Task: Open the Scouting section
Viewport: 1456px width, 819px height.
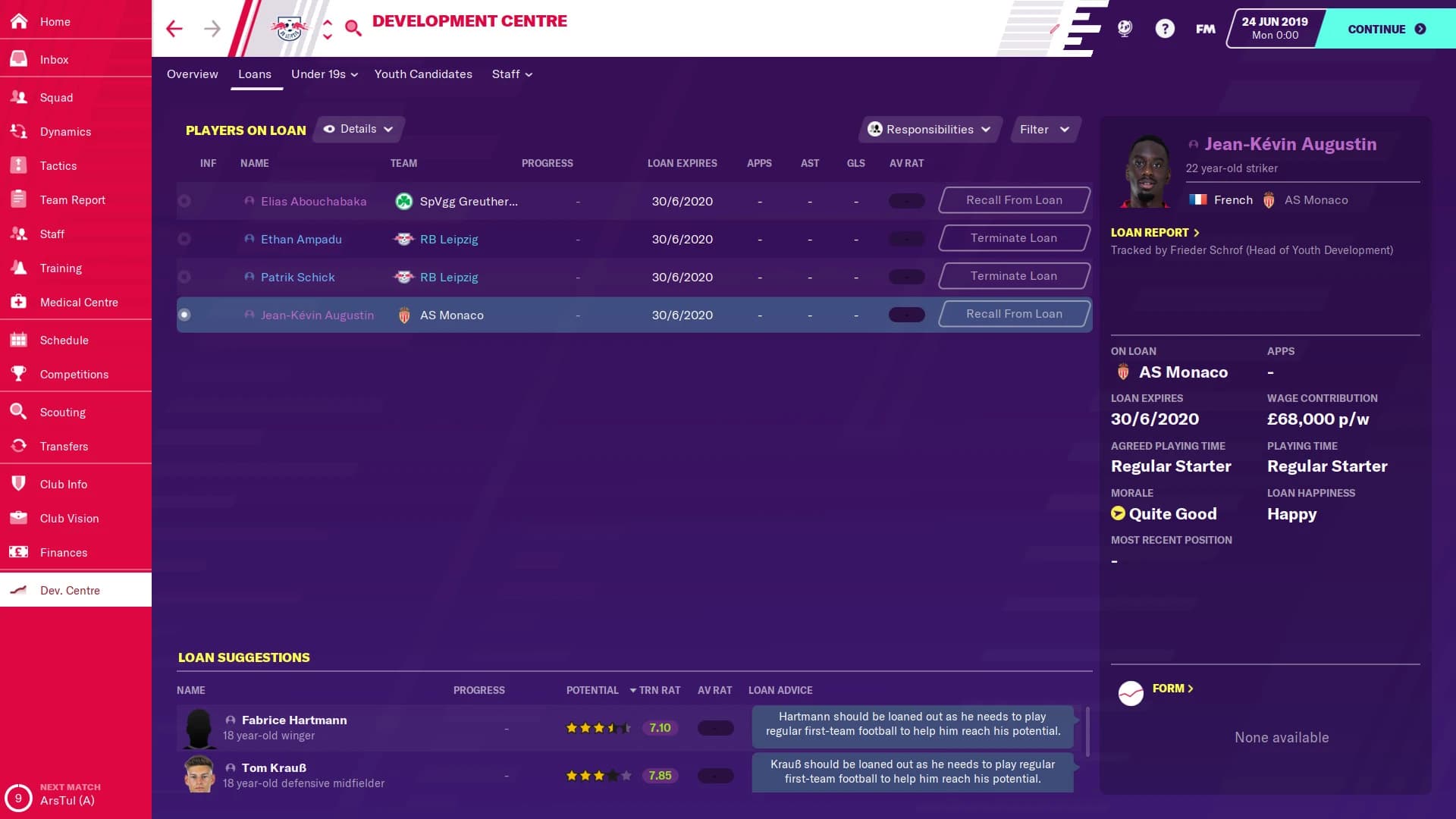Action: point(64,412)
